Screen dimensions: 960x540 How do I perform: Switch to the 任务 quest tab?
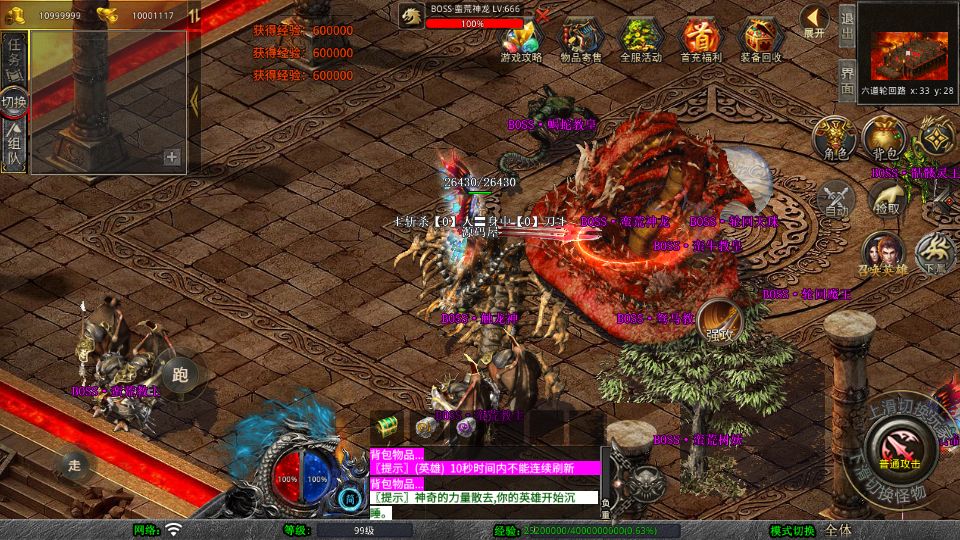(14, 56)
